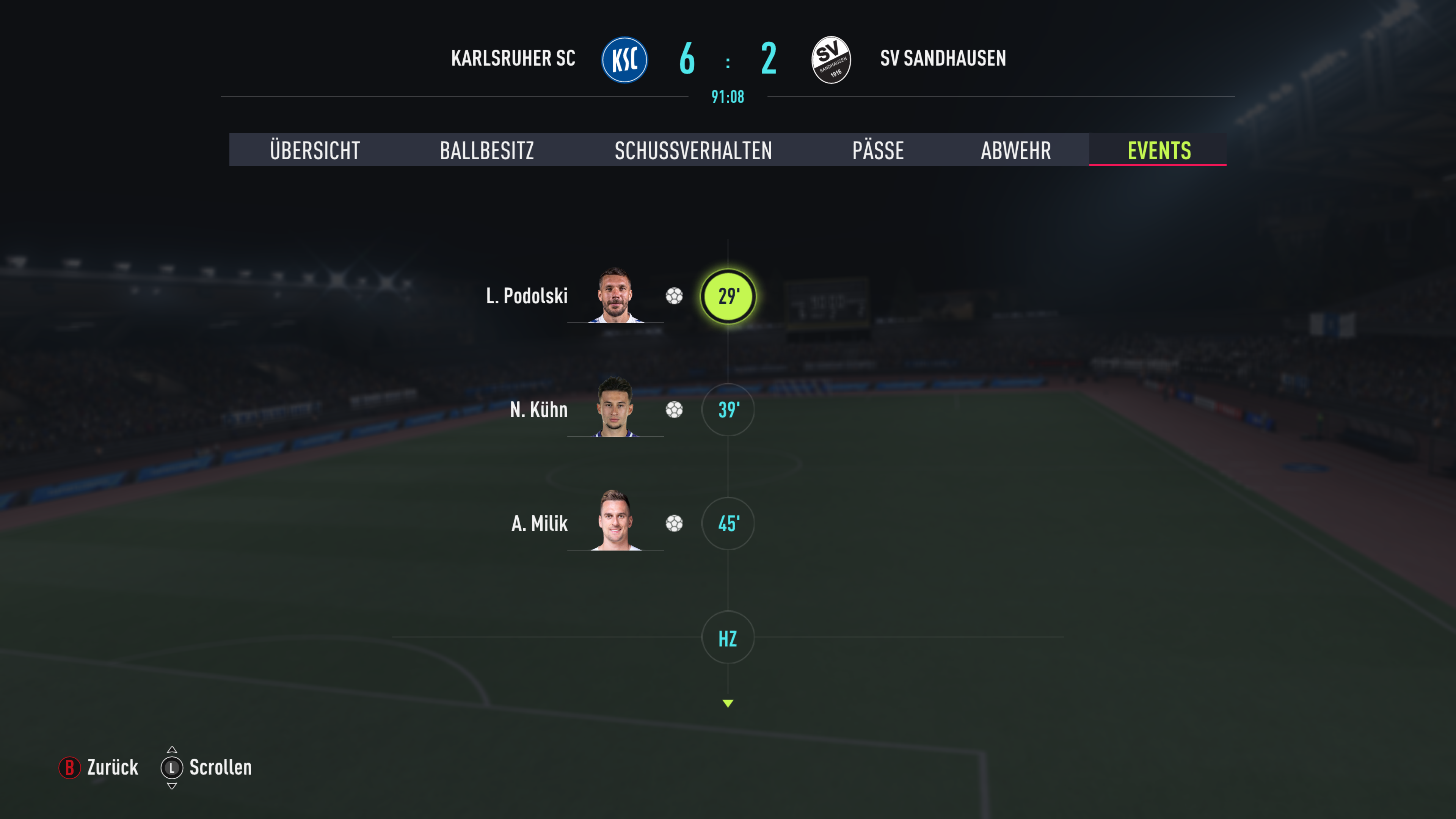Open the Ballbesitz tab
The width and height of the screenshot is (1456, 819).
coord(486,151)
